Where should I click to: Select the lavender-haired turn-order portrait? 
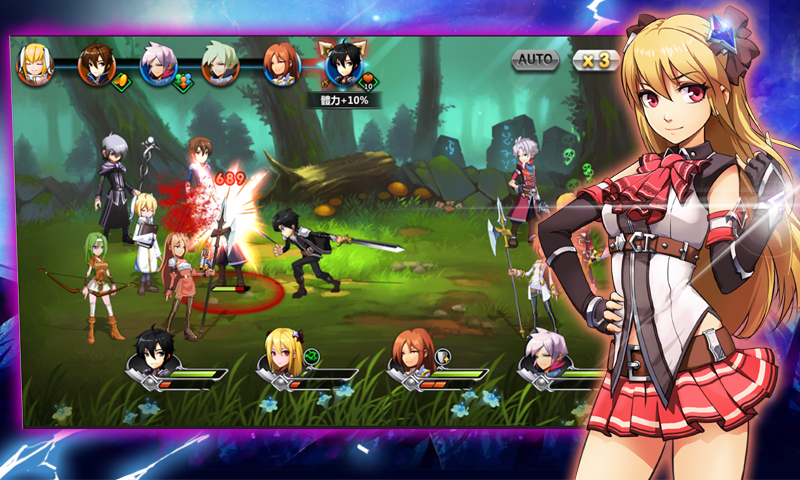[x=158, y=66]
